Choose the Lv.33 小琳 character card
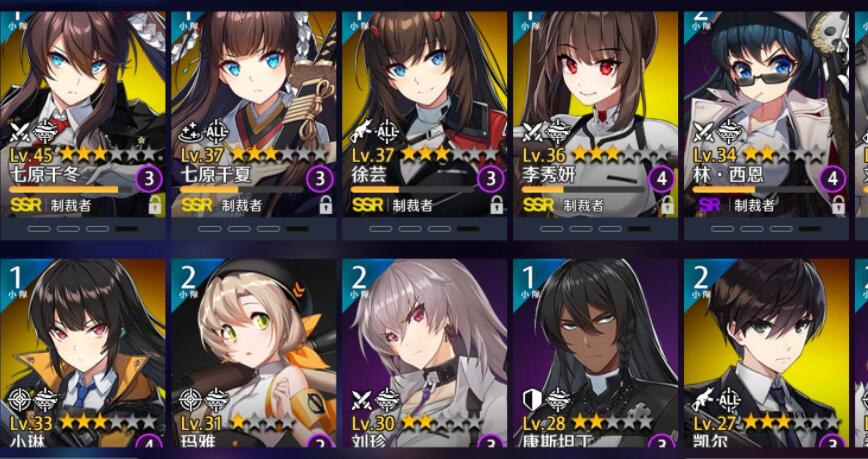868x459 pixels. pos(83,350)
